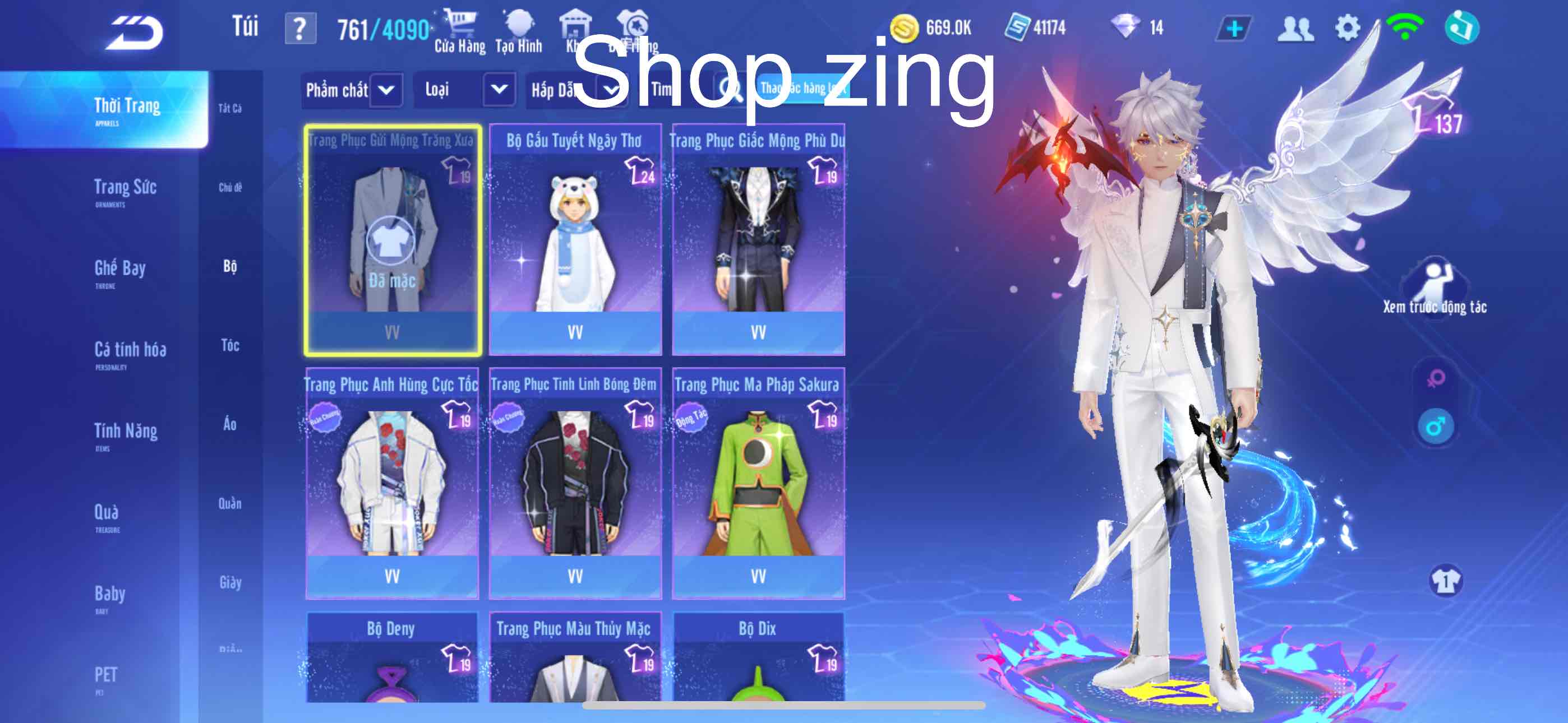
Task: Click the question mark help button
Action: pyautogui.click(x=301, y=26)
